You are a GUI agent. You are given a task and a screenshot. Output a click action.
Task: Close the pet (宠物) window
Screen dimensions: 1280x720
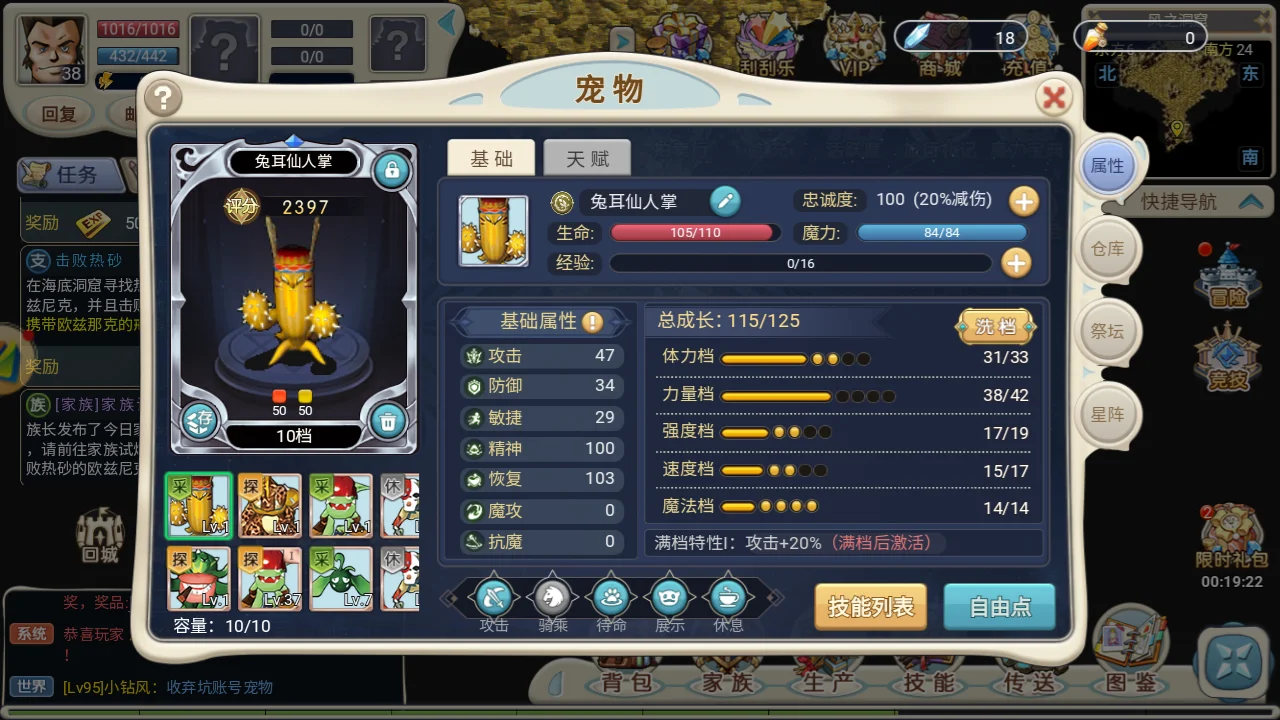(x=1053, y=97)
